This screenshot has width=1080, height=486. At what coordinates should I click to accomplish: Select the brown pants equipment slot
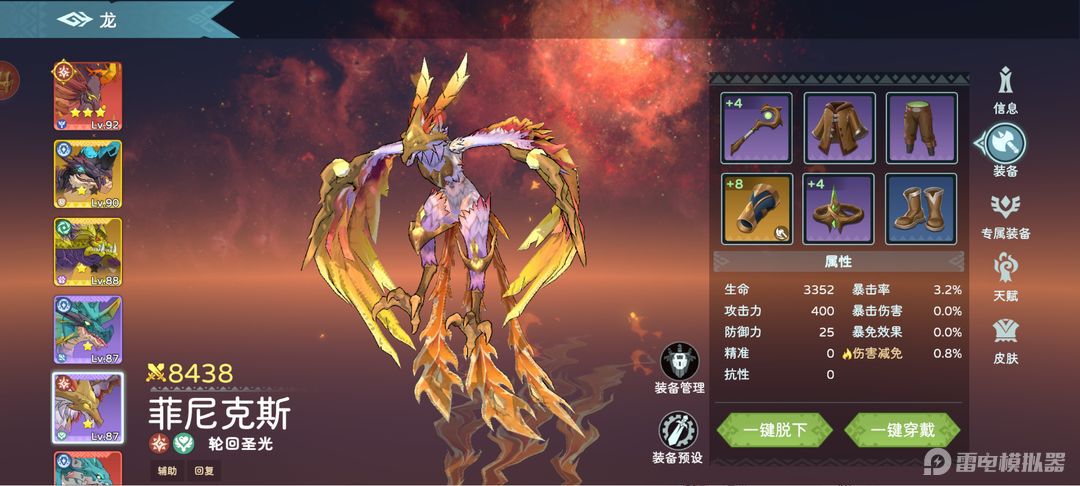tap(921, 127)
